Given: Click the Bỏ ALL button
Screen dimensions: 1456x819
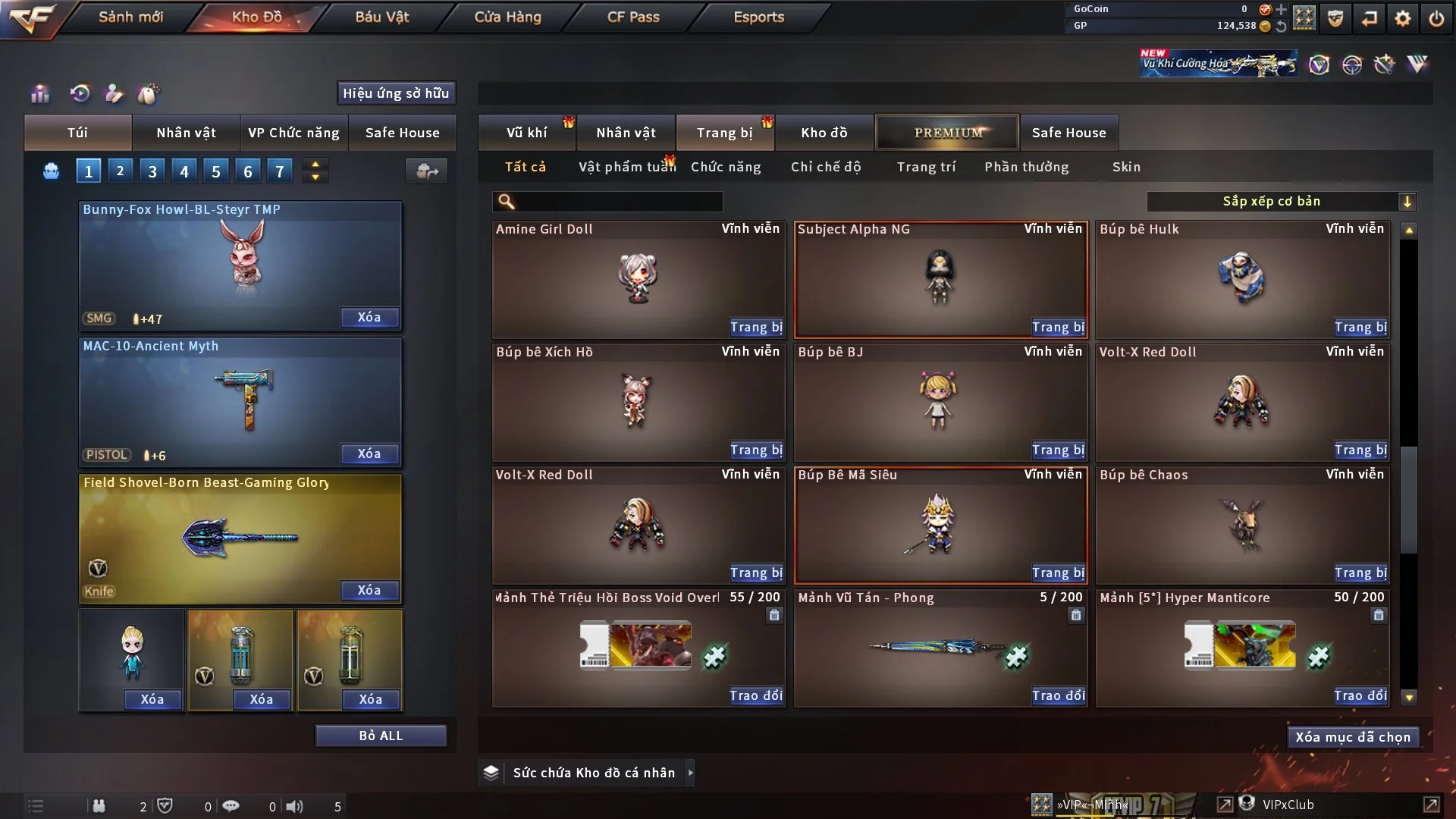Looking at the screenshot, I should [x=381, y=736].
